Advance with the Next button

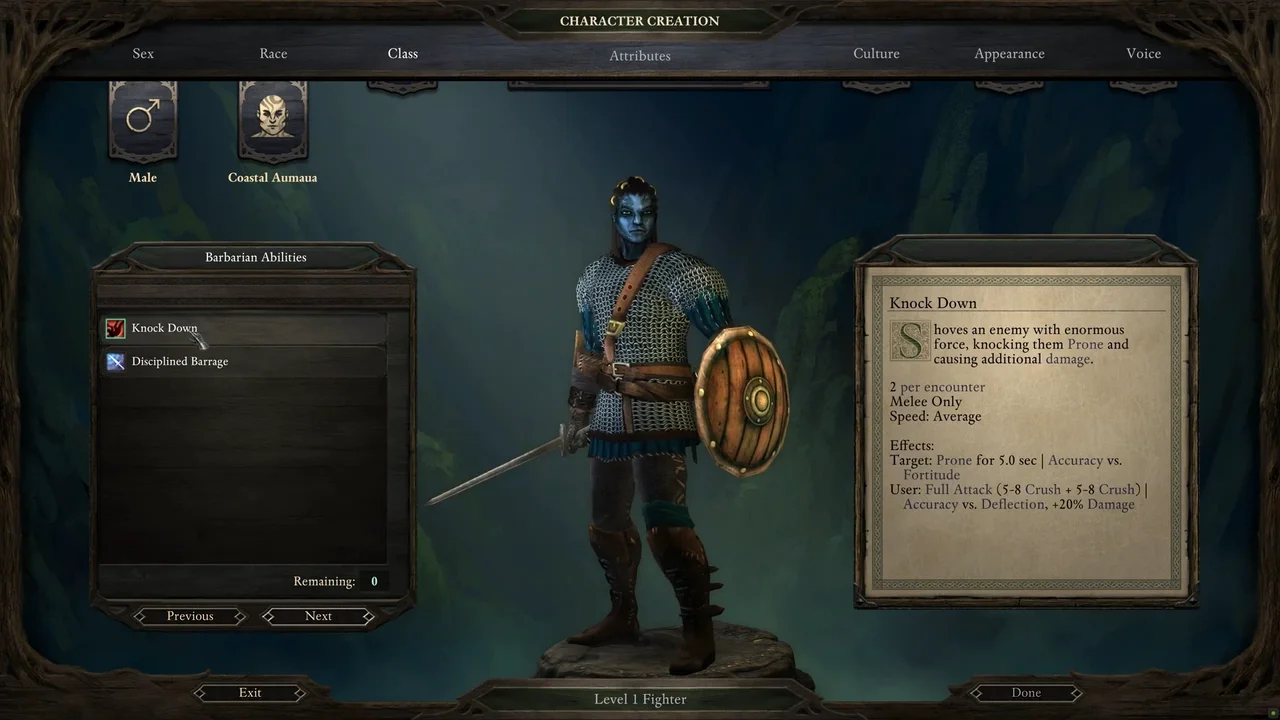coord(318,616)
